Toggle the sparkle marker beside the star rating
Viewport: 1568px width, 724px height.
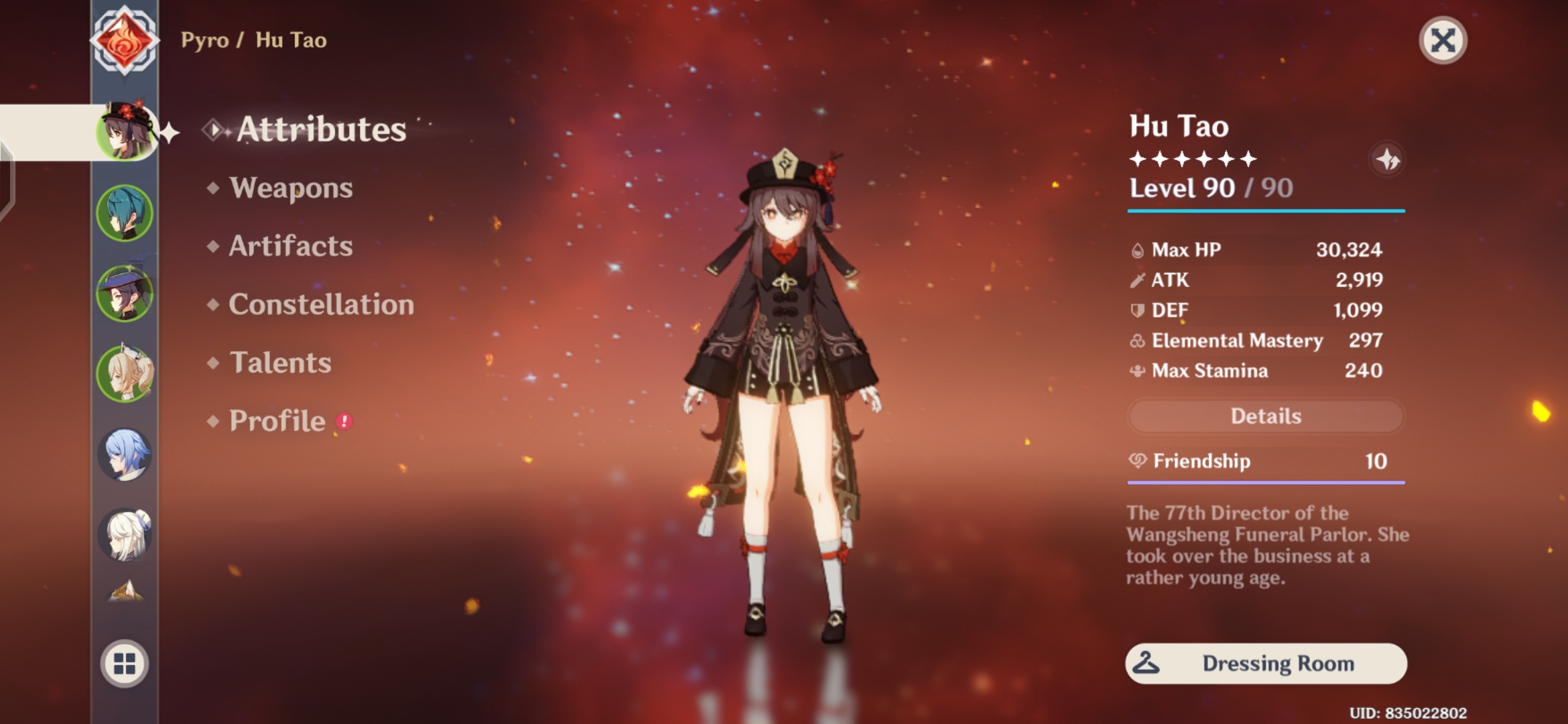click(1389, 160)
